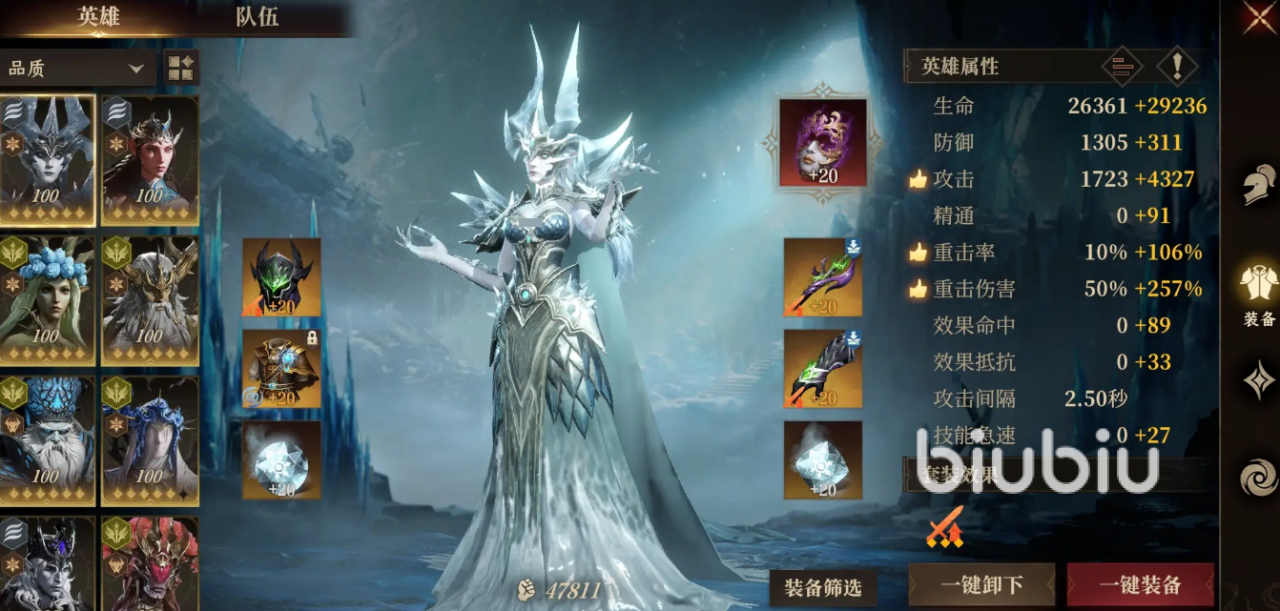Select the red-haired elf hero portrait
Viewport: 1280px width, 611px height.
pos(150,160)
